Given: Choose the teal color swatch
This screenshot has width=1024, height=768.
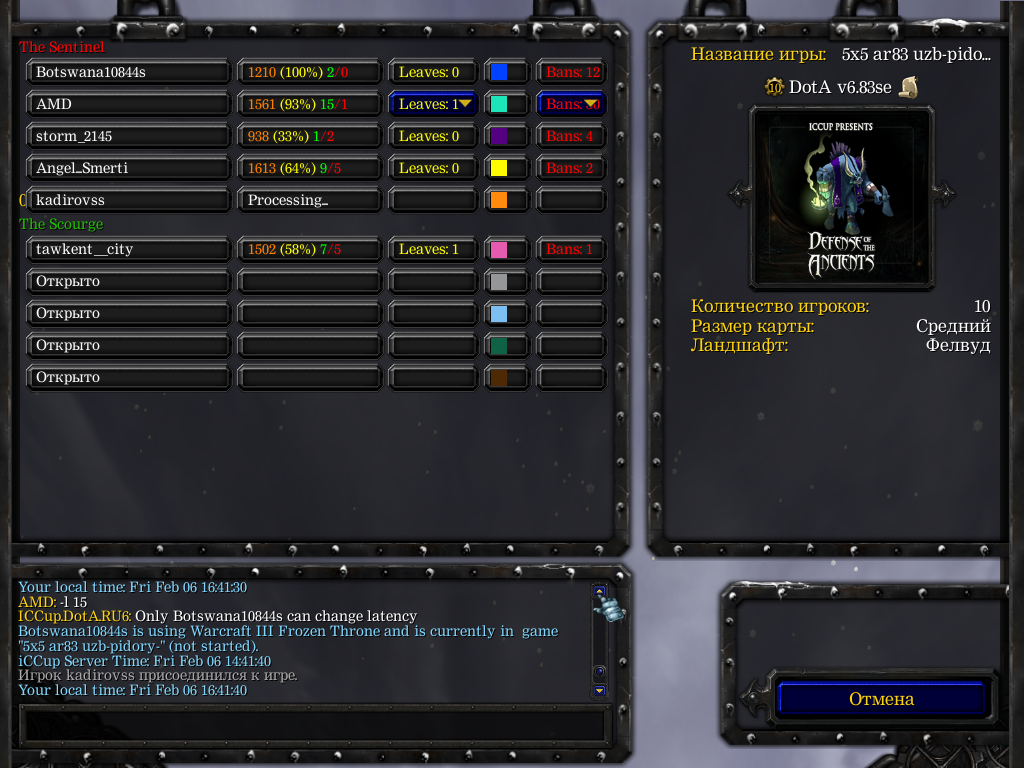Looking at the screenshot, I should point(498,104).
